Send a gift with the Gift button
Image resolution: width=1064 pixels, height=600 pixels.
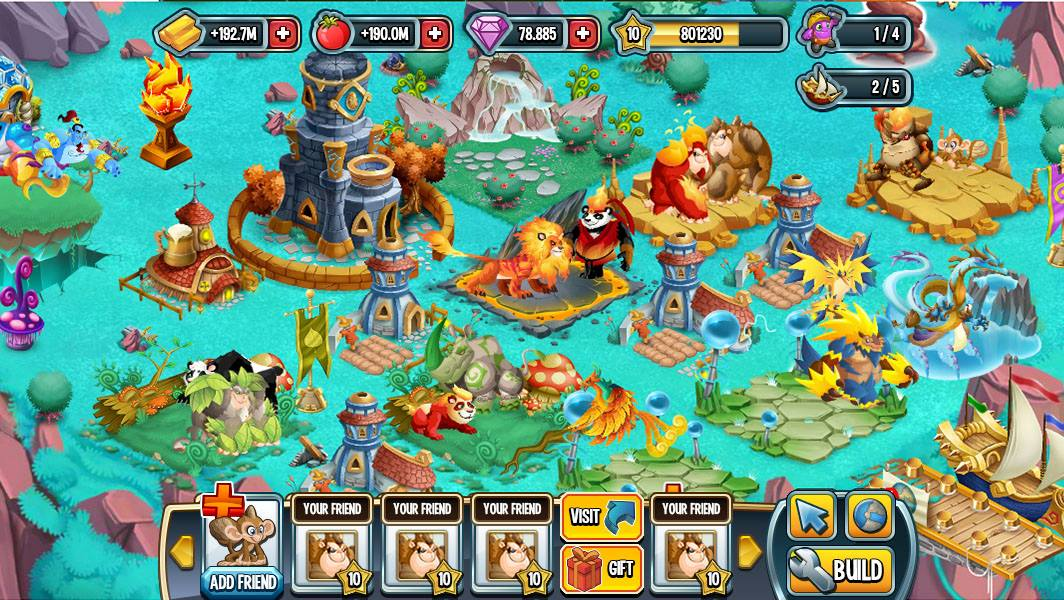[601, 569]
